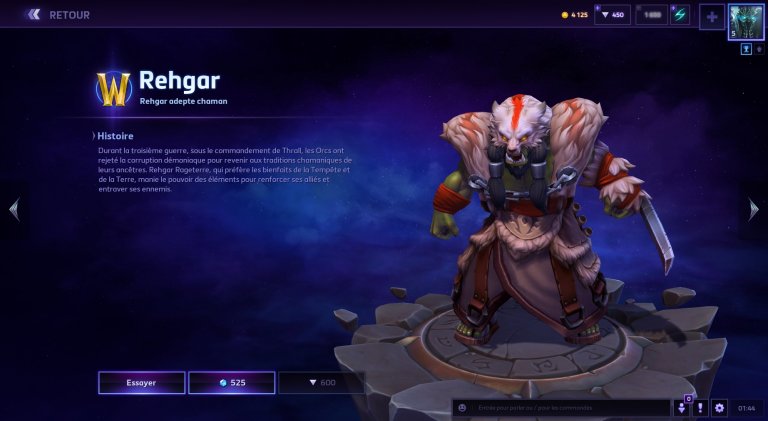
Task: Open the exclamation mark notifications
Action: coord(700,408)
